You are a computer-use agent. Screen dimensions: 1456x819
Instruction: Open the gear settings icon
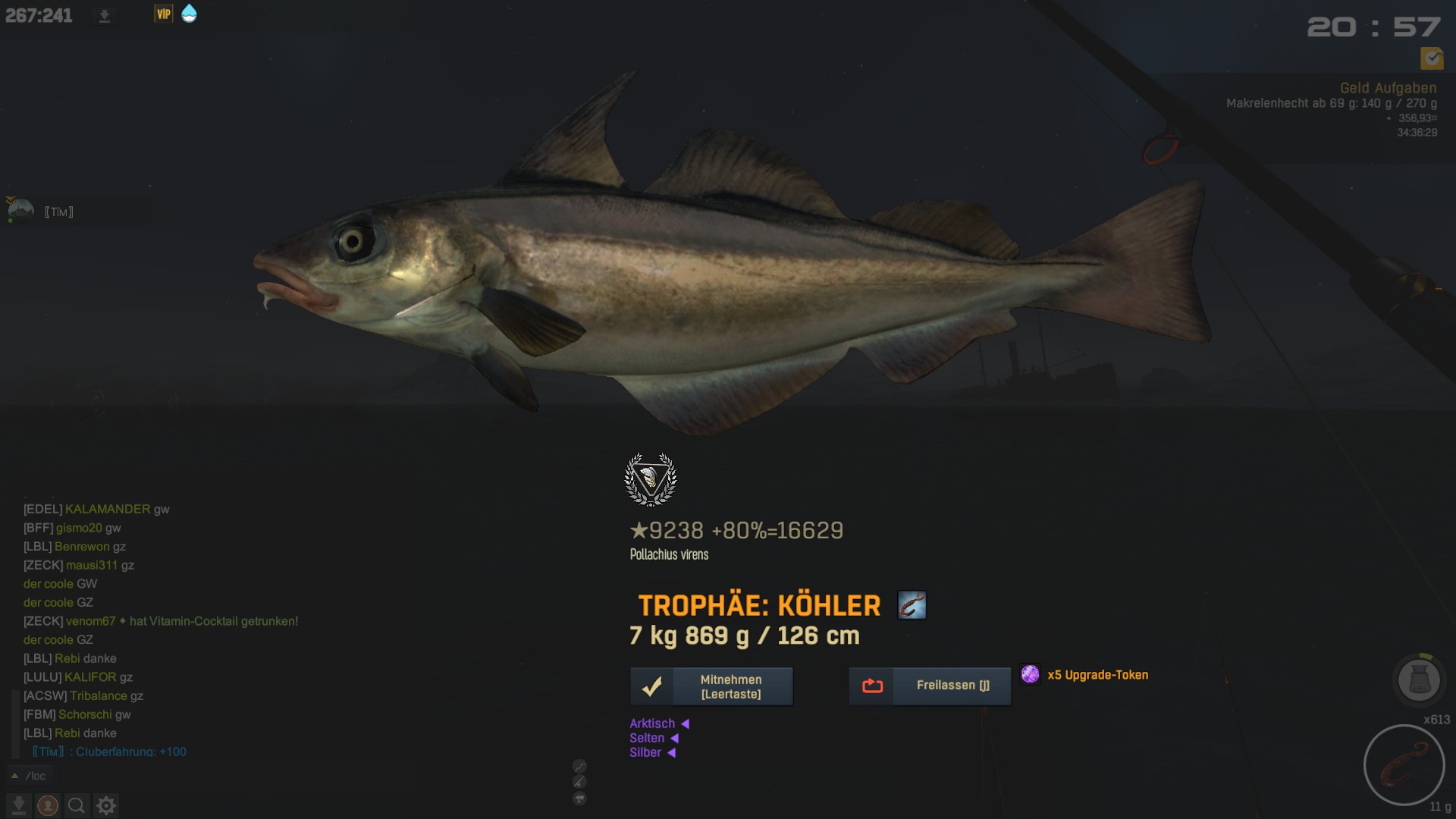pyautogui.click(x=106, y=805)
